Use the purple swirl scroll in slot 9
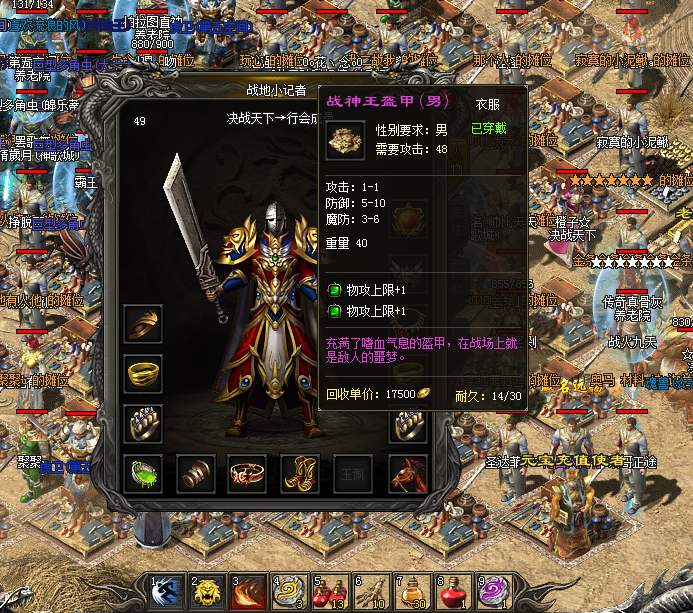The image size is (693, 613). 491,591
